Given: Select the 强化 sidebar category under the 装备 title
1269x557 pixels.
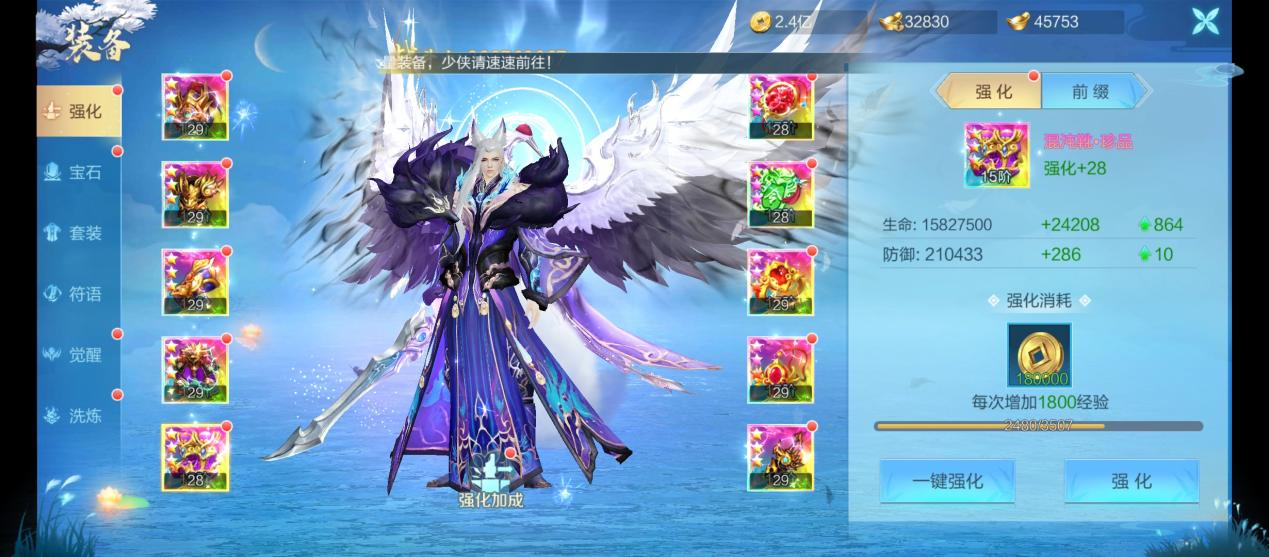Looking at the screenshot, I should tap(78, 112).
